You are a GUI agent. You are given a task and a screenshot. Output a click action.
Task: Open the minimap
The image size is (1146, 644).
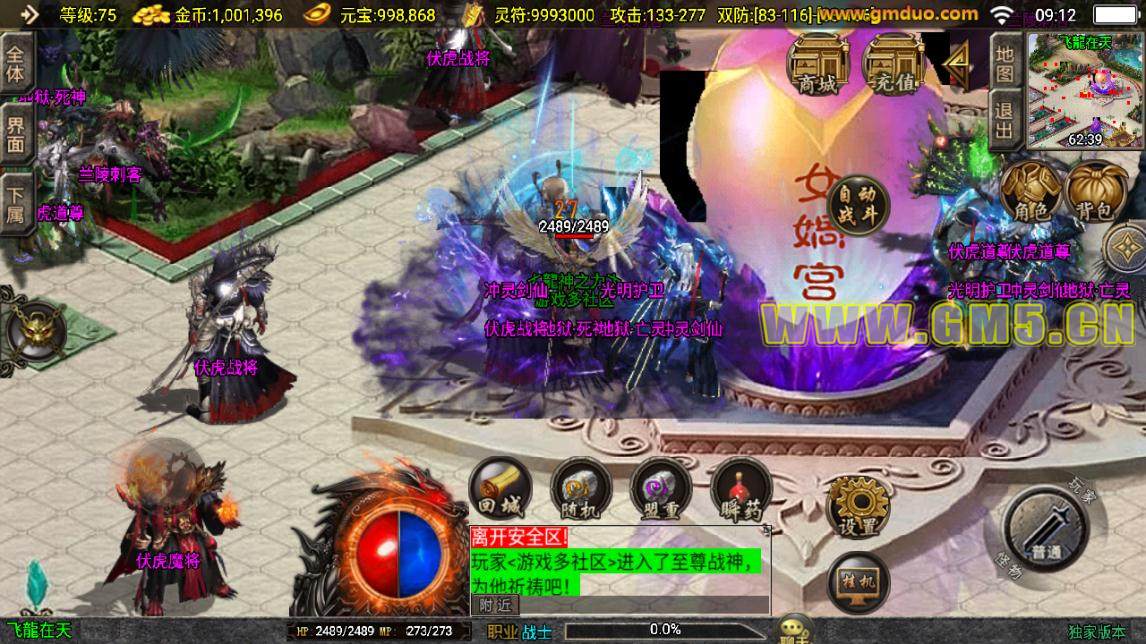(x=1085, y=90)
